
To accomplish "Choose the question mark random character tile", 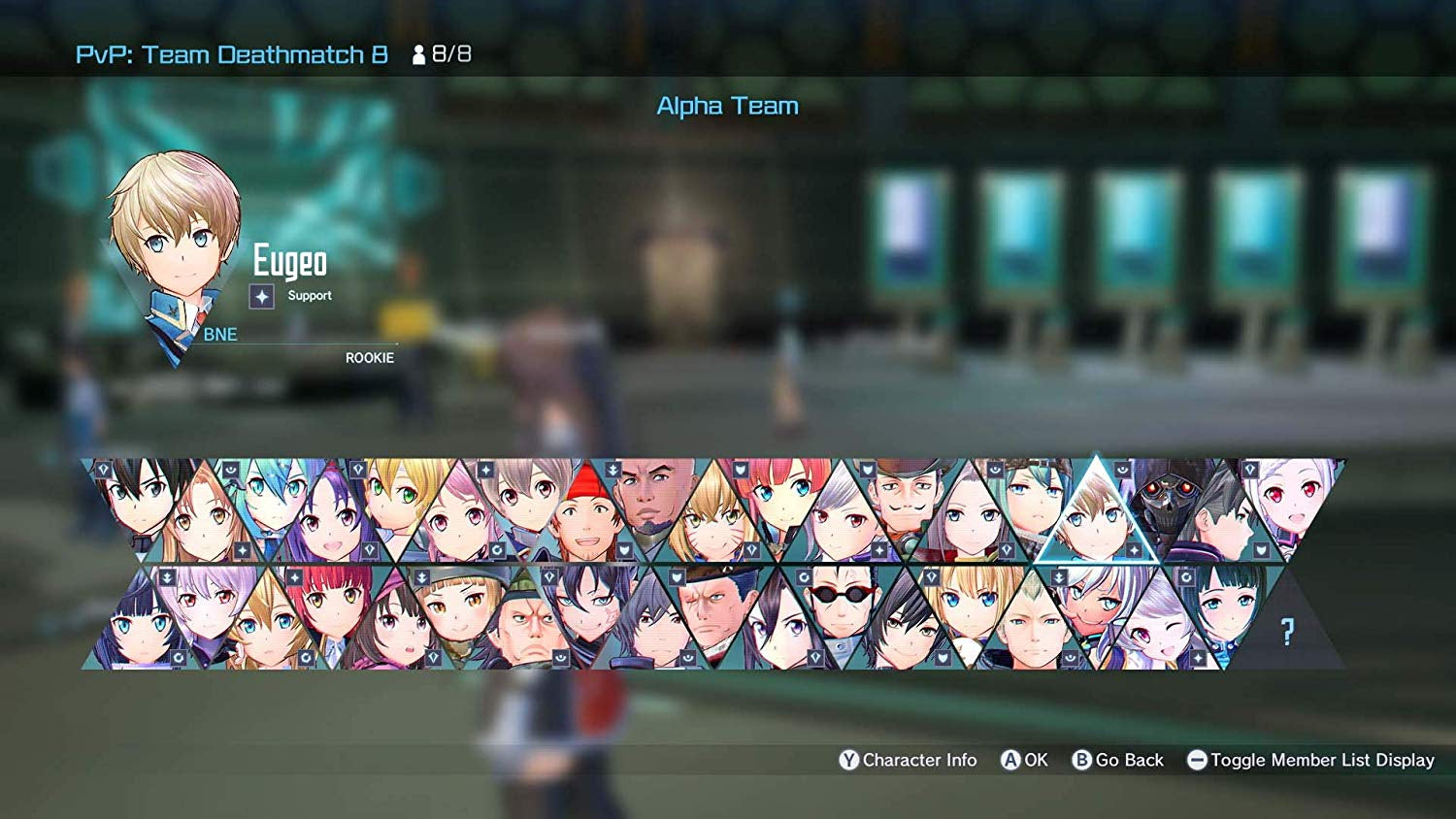I will [x=1287, y=633].
